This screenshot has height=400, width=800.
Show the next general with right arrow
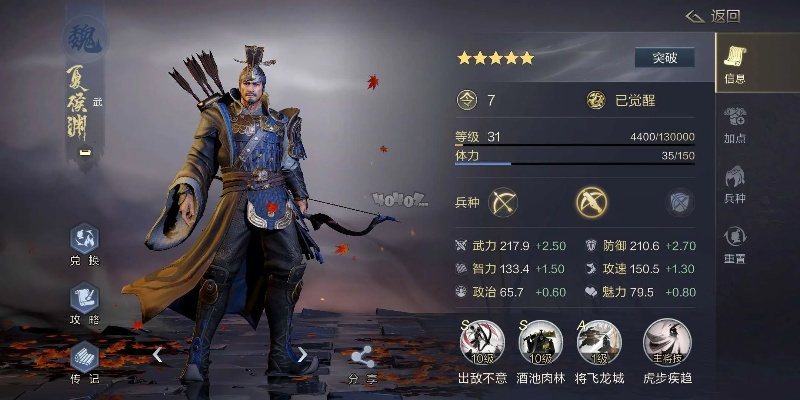302,354
